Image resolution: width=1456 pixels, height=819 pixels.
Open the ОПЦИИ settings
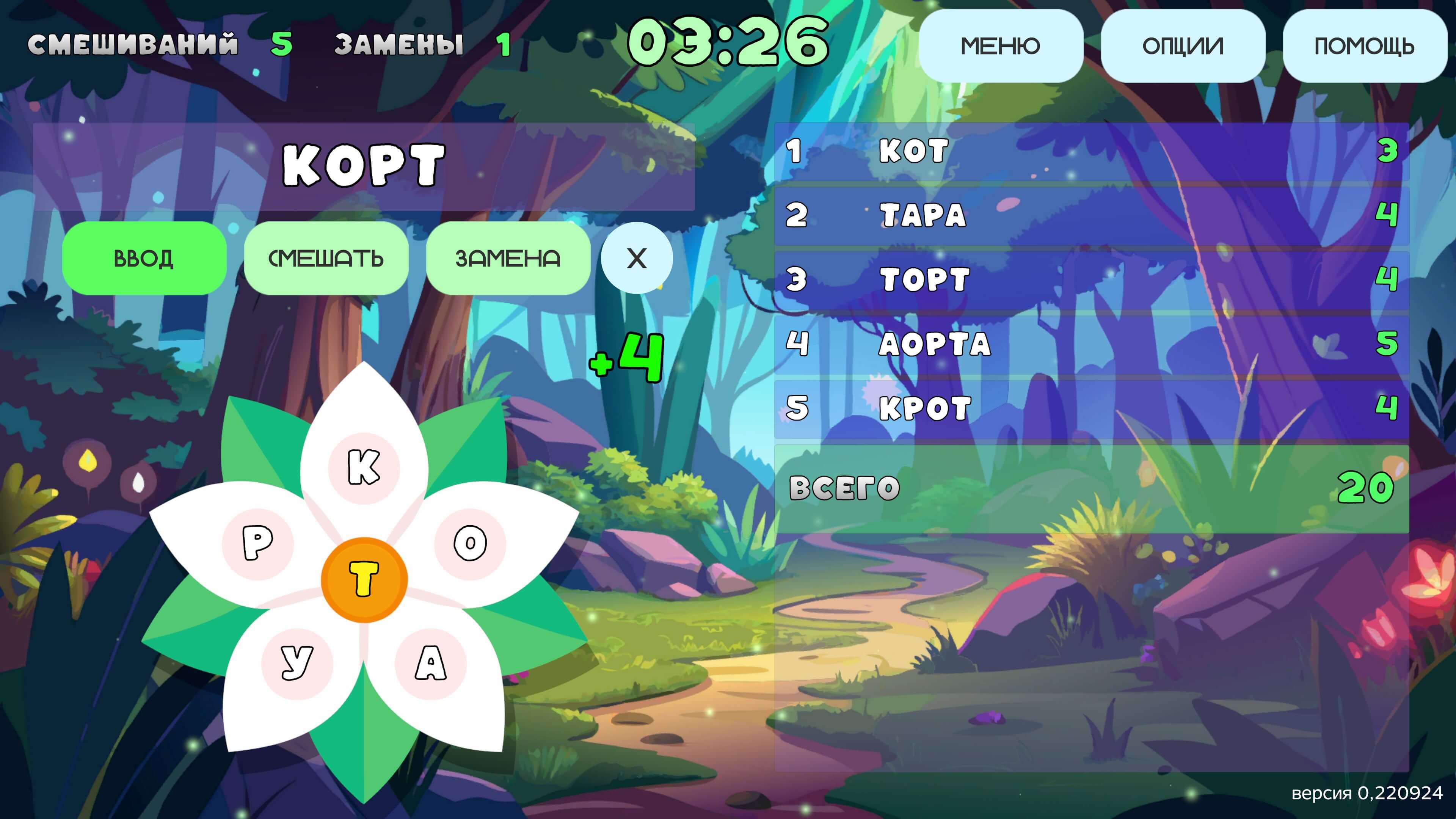tap(1183, 46)
